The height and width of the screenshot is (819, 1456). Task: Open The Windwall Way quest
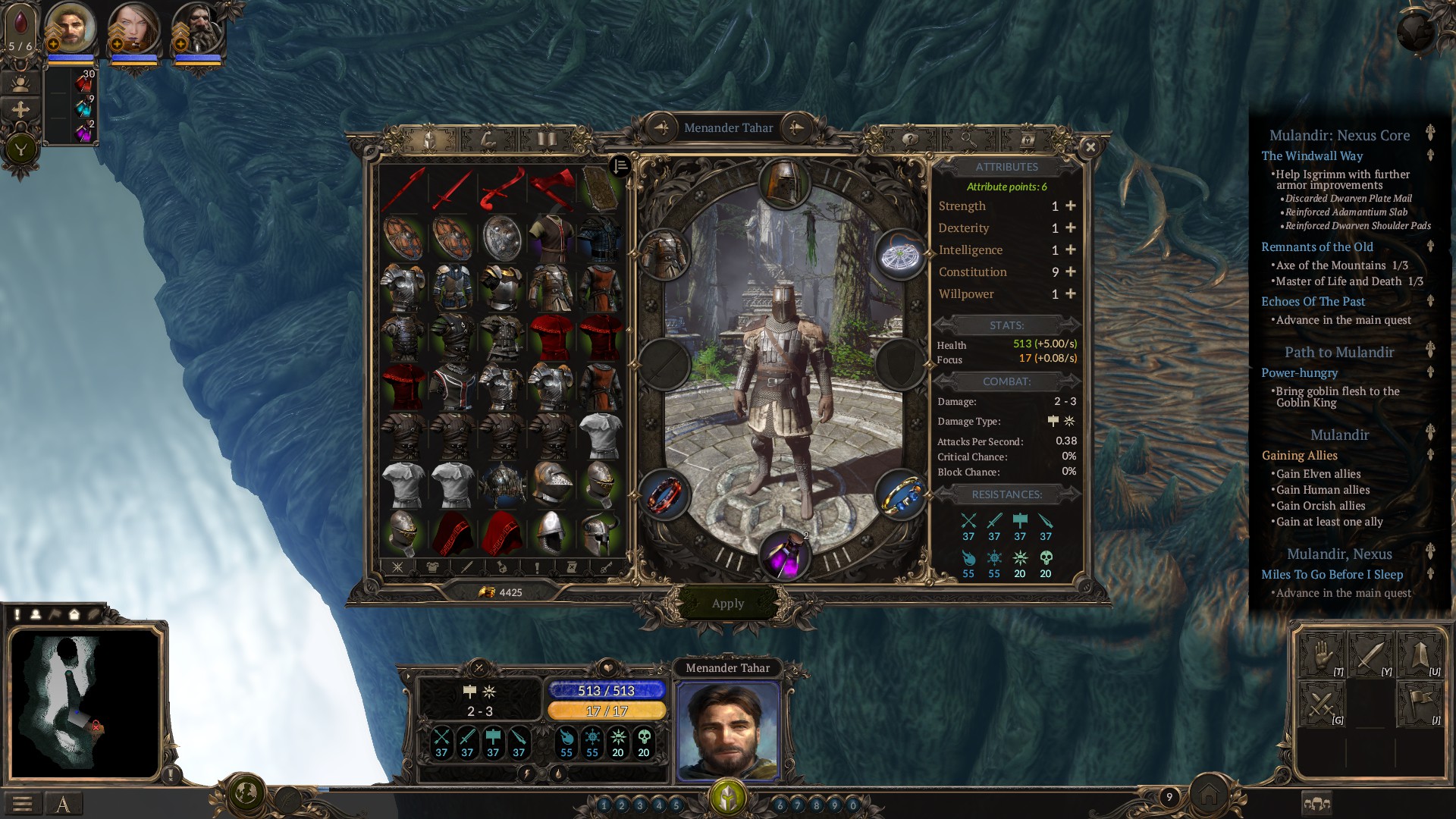(x=1312, y=156)
